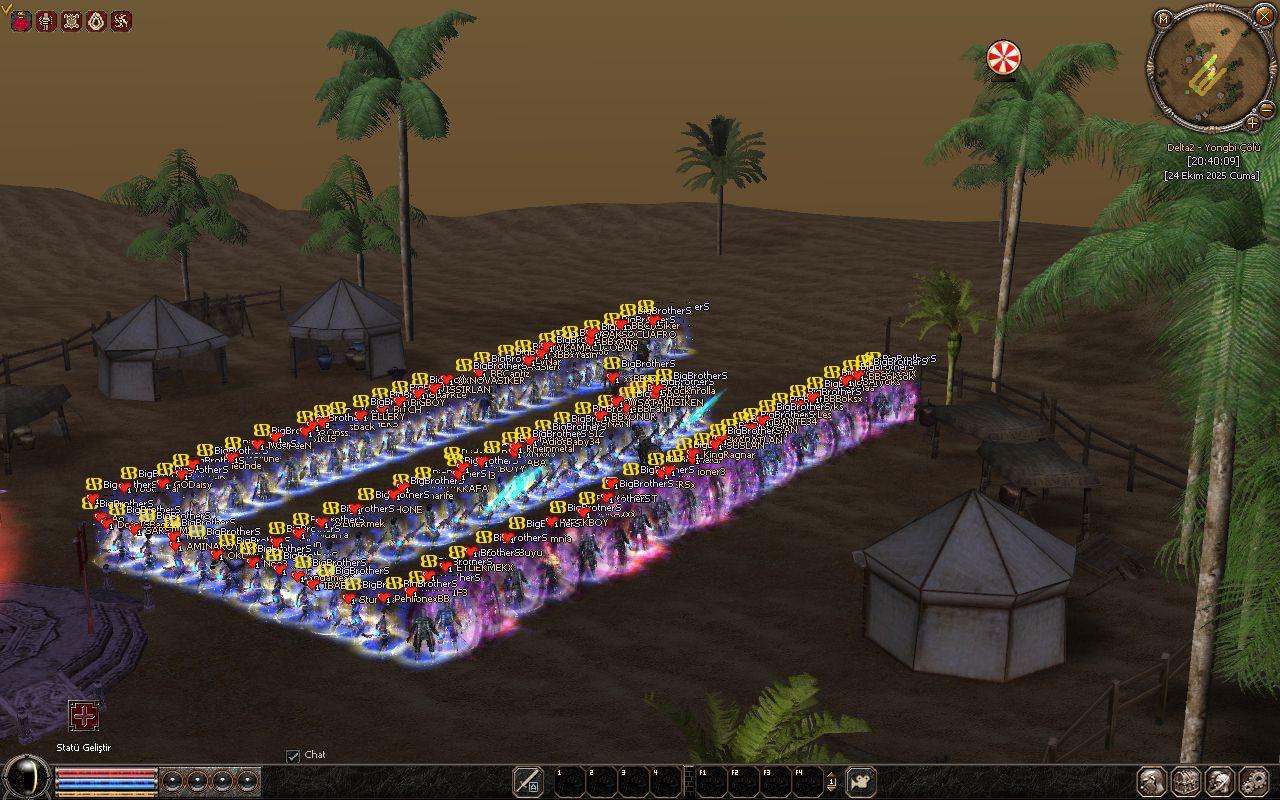Click the red demon-face buff icon
1280x800 pixels.
pos(20,20)
